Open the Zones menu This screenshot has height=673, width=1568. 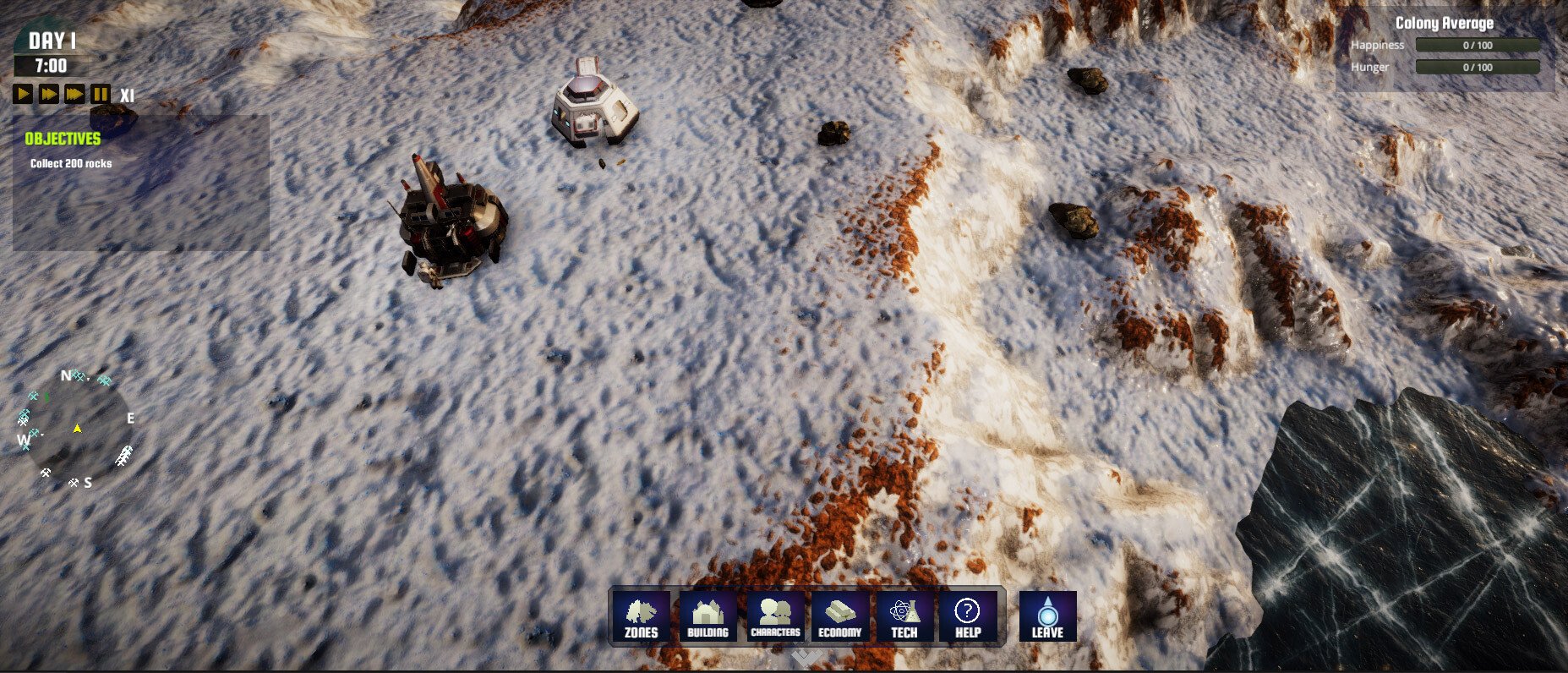point(641,616)
